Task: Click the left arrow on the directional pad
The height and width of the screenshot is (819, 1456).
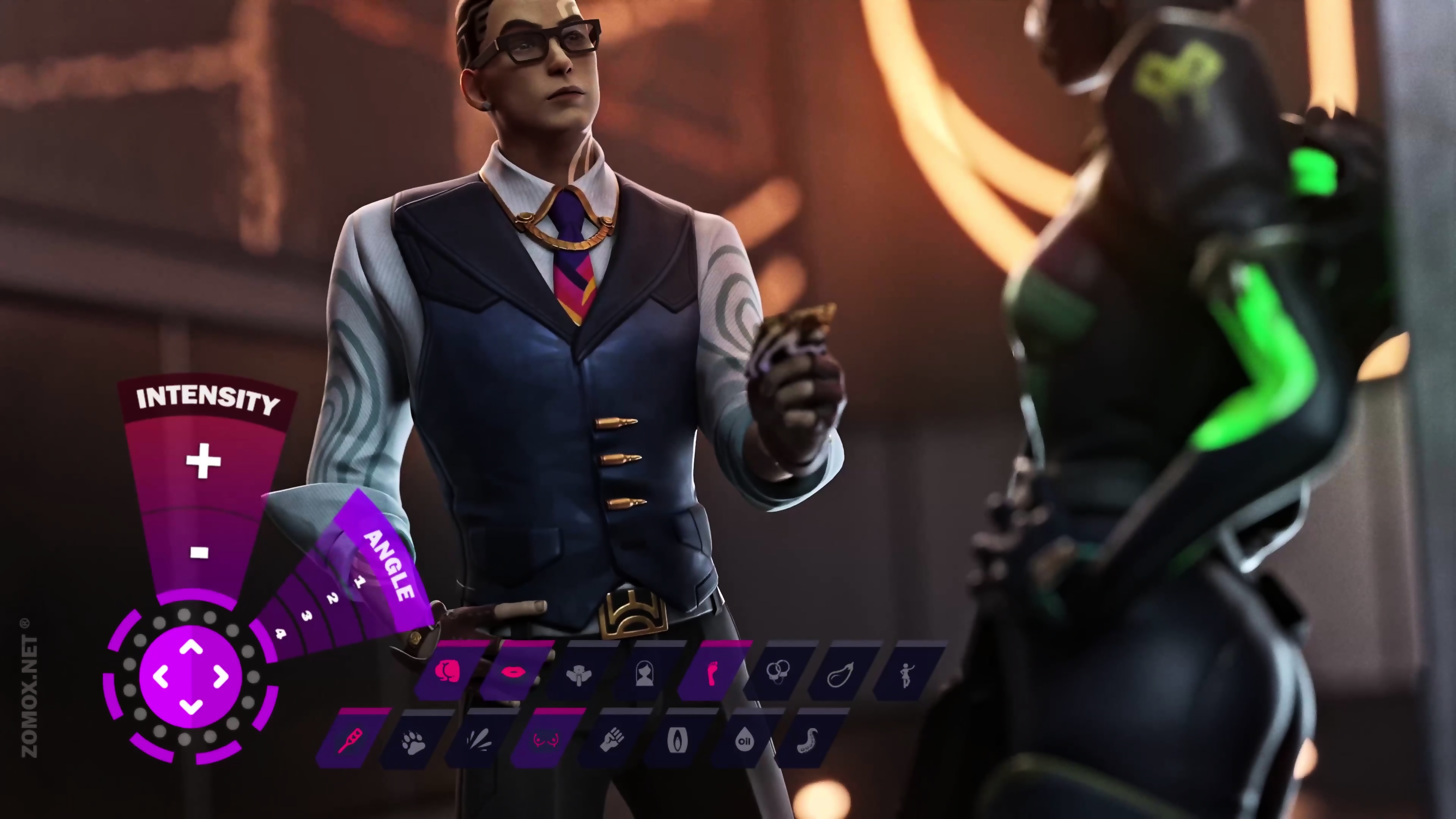Action: 161,676
